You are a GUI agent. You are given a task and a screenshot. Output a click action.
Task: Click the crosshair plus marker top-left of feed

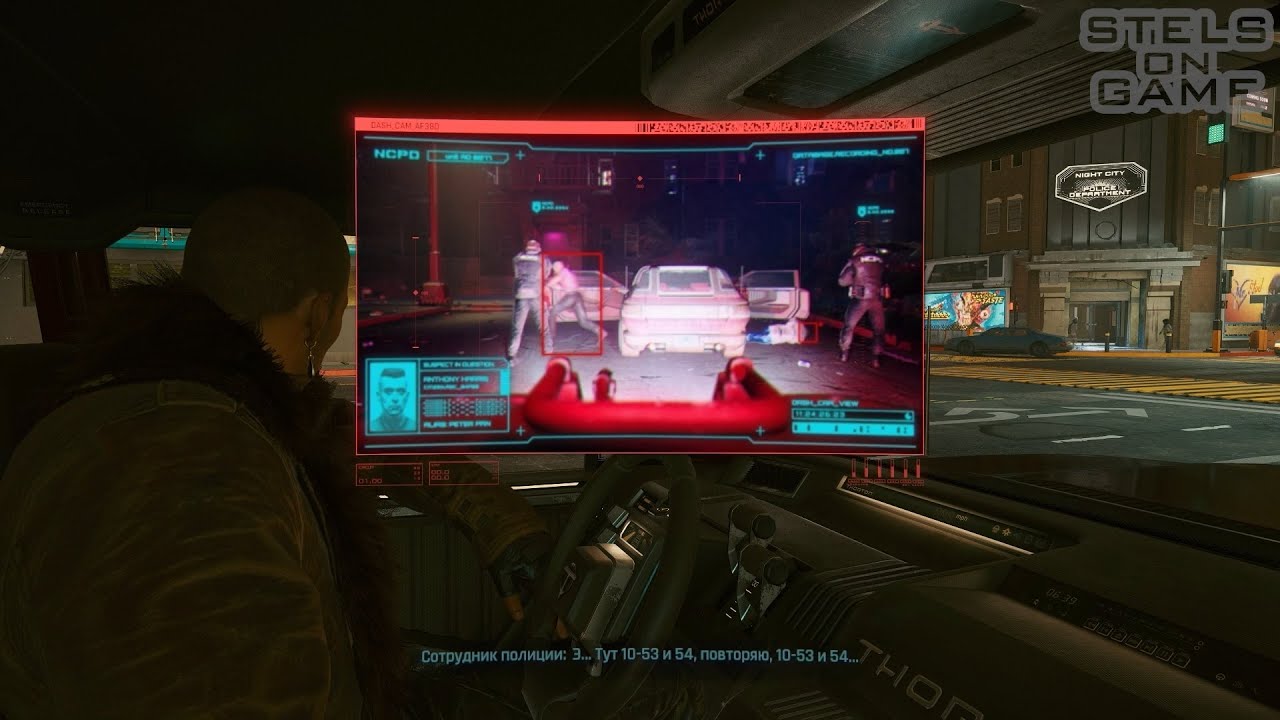(520, 155)
